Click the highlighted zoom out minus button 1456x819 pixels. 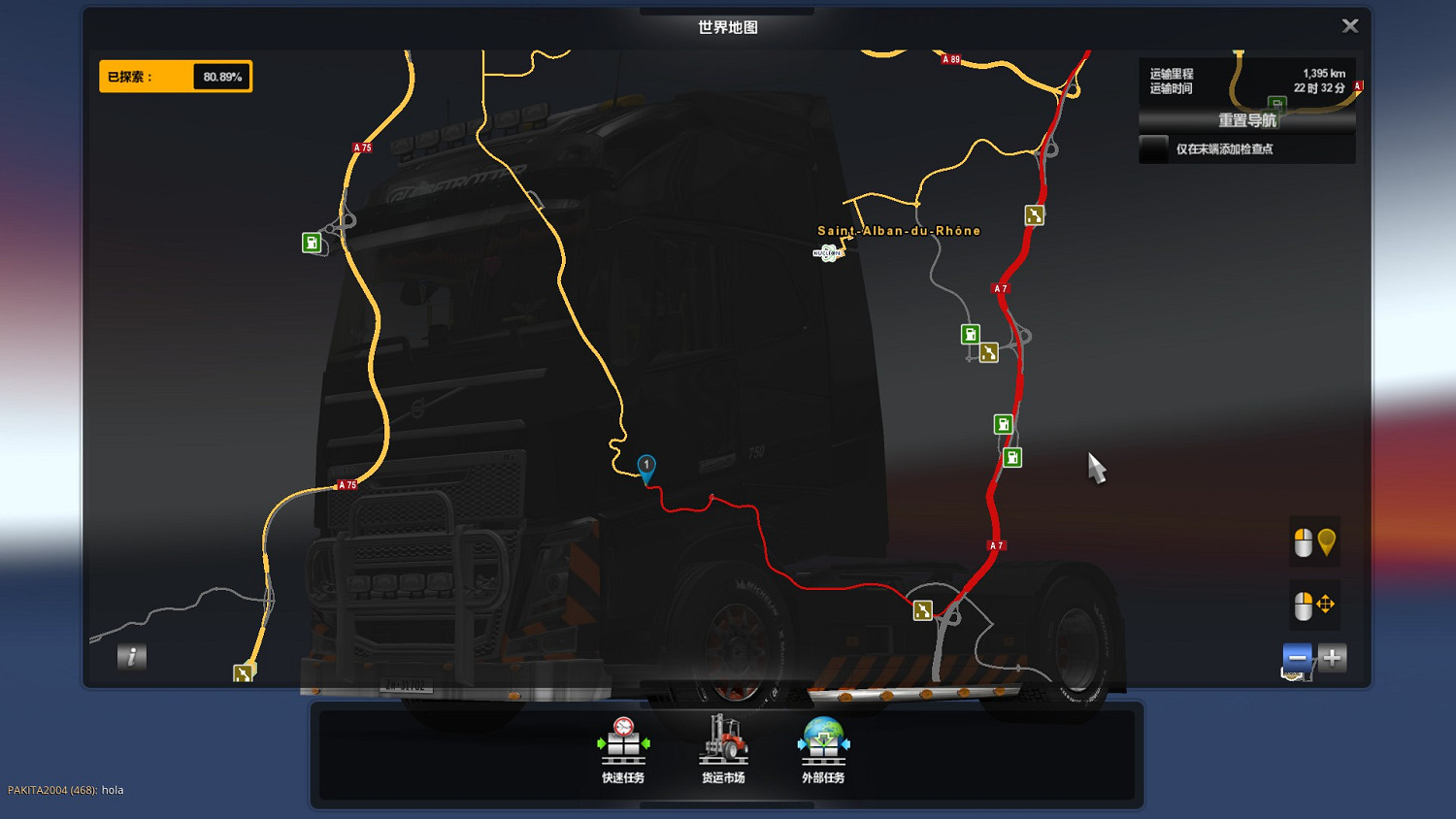click(x=1297, y=658)
